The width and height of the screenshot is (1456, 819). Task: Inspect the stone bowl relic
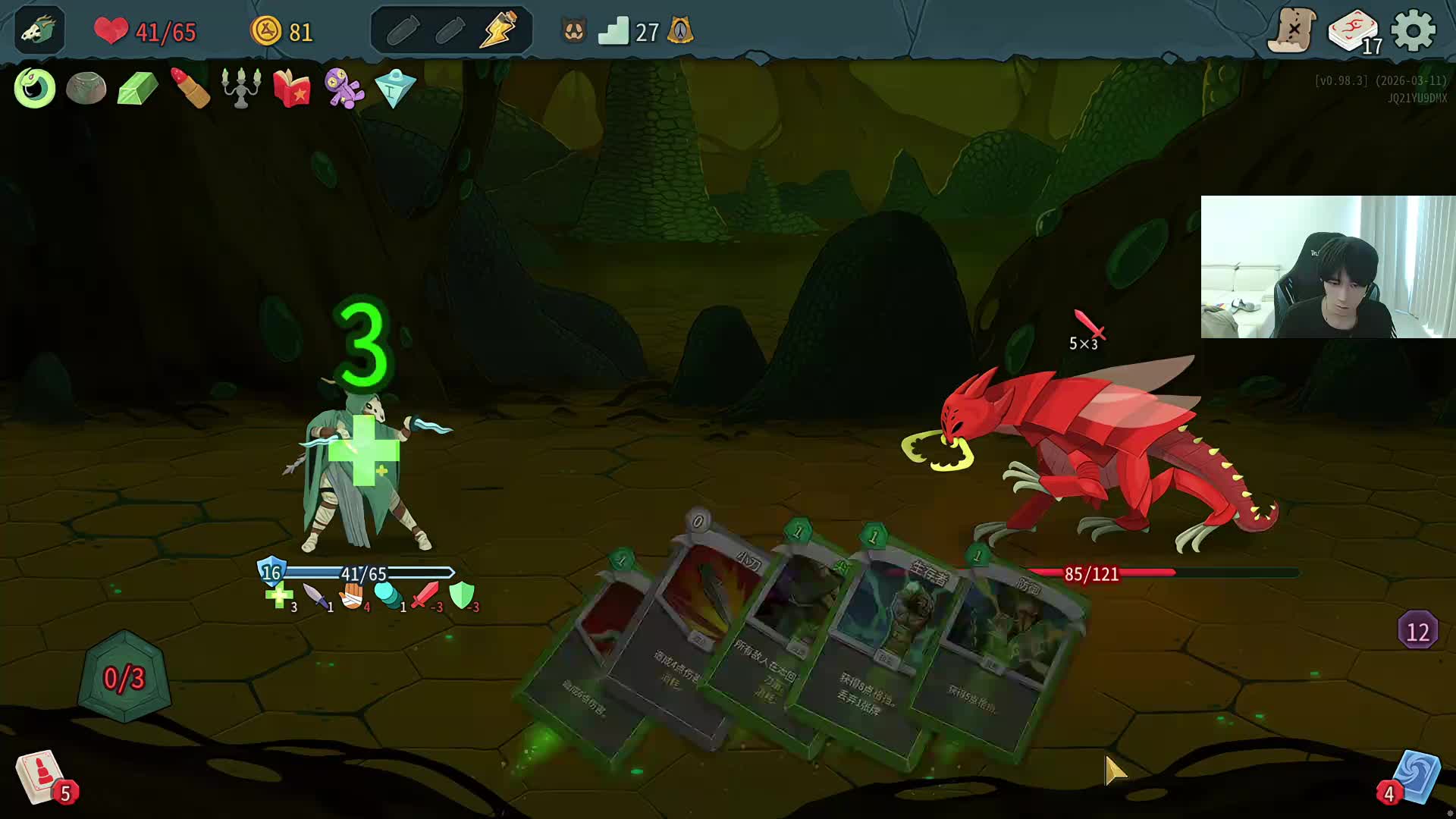[86, 88]
